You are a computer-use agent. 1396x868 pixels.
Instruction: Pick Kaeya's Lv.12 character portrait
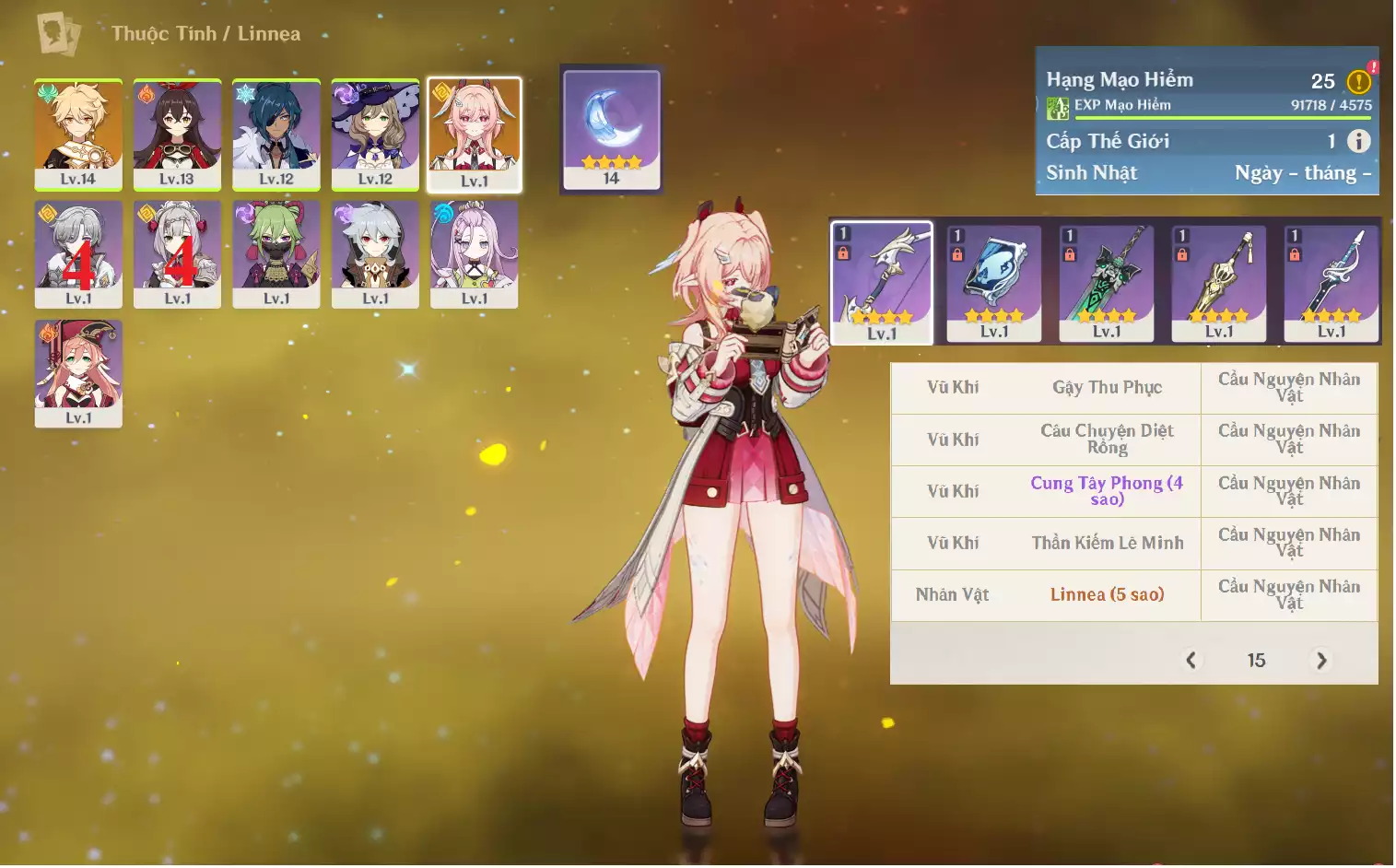tap(276, 135)
